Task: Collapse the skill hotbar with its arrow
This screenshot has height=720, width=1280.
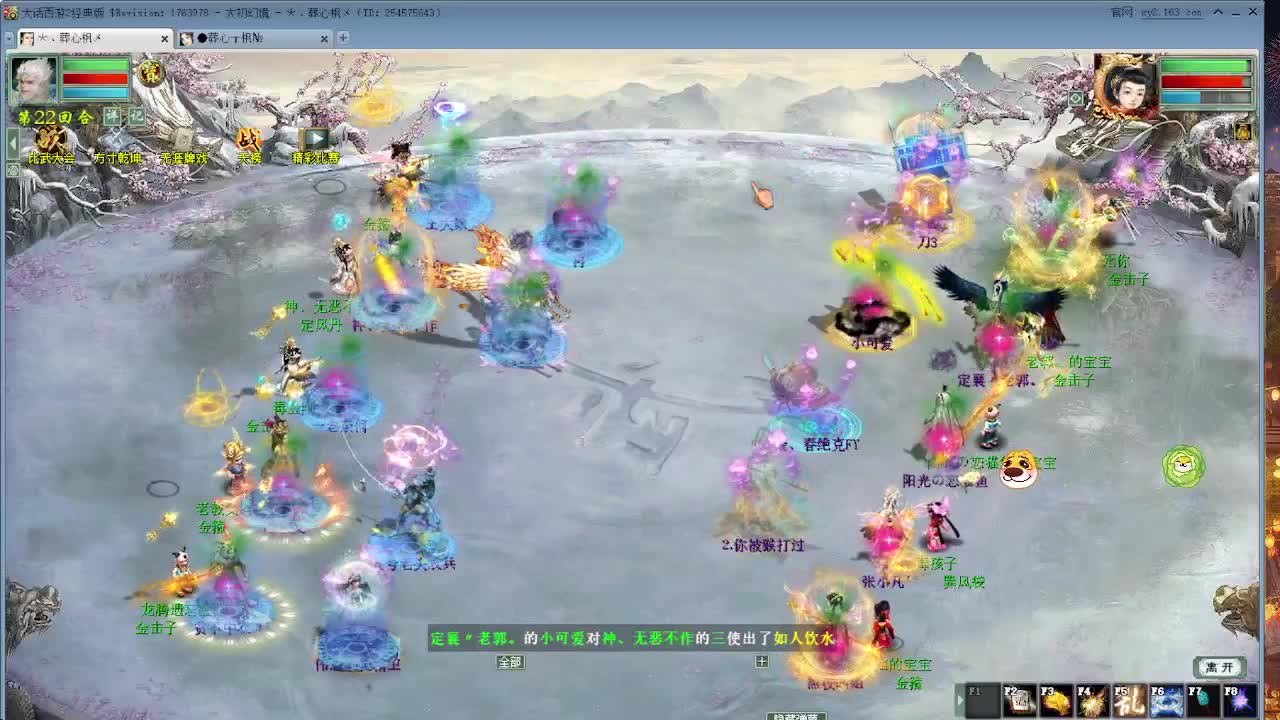Action: click(x=962, y=700)
